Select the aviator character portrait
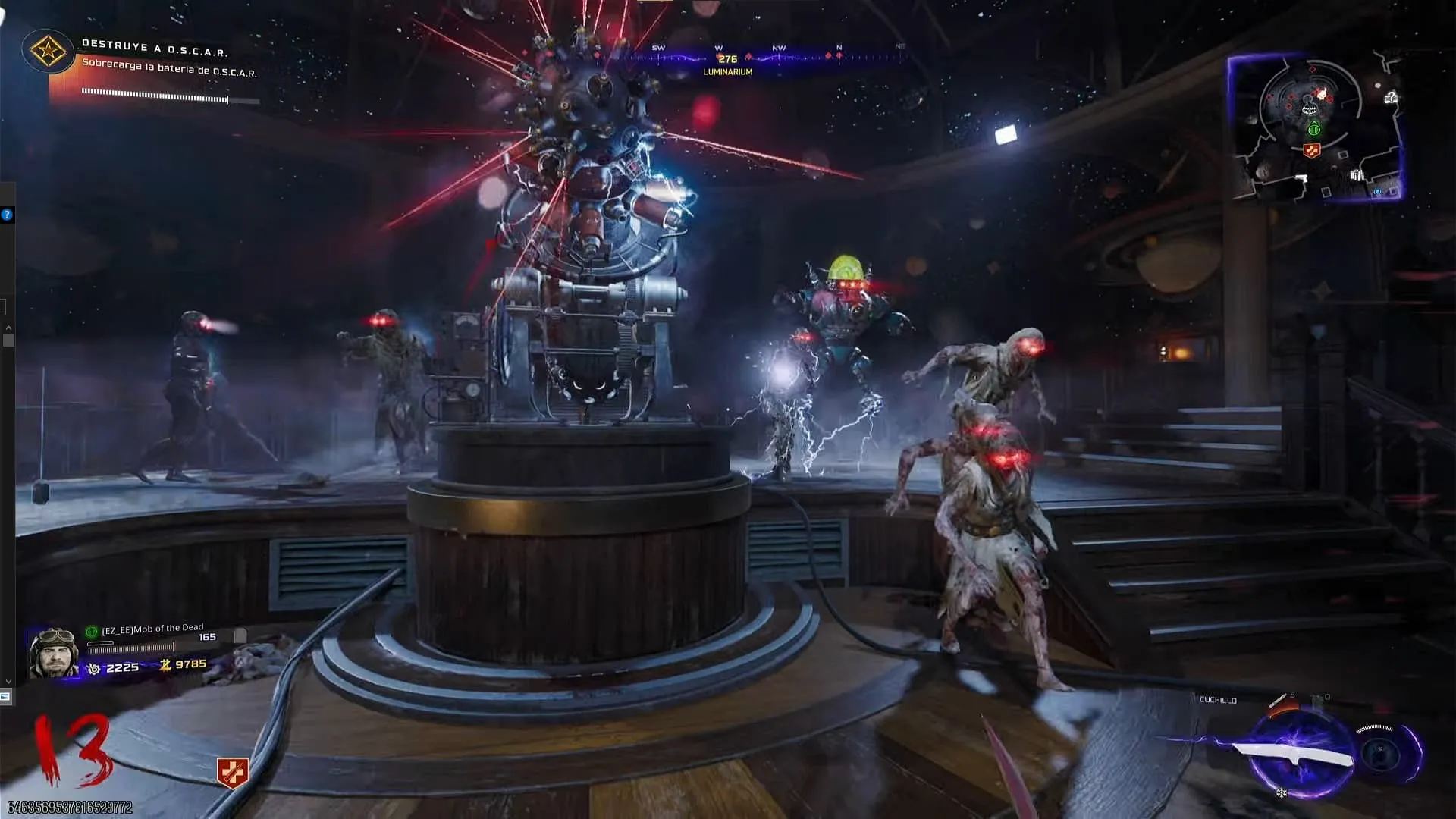Viewport: 1456px width, 819px height. (53, 652)
